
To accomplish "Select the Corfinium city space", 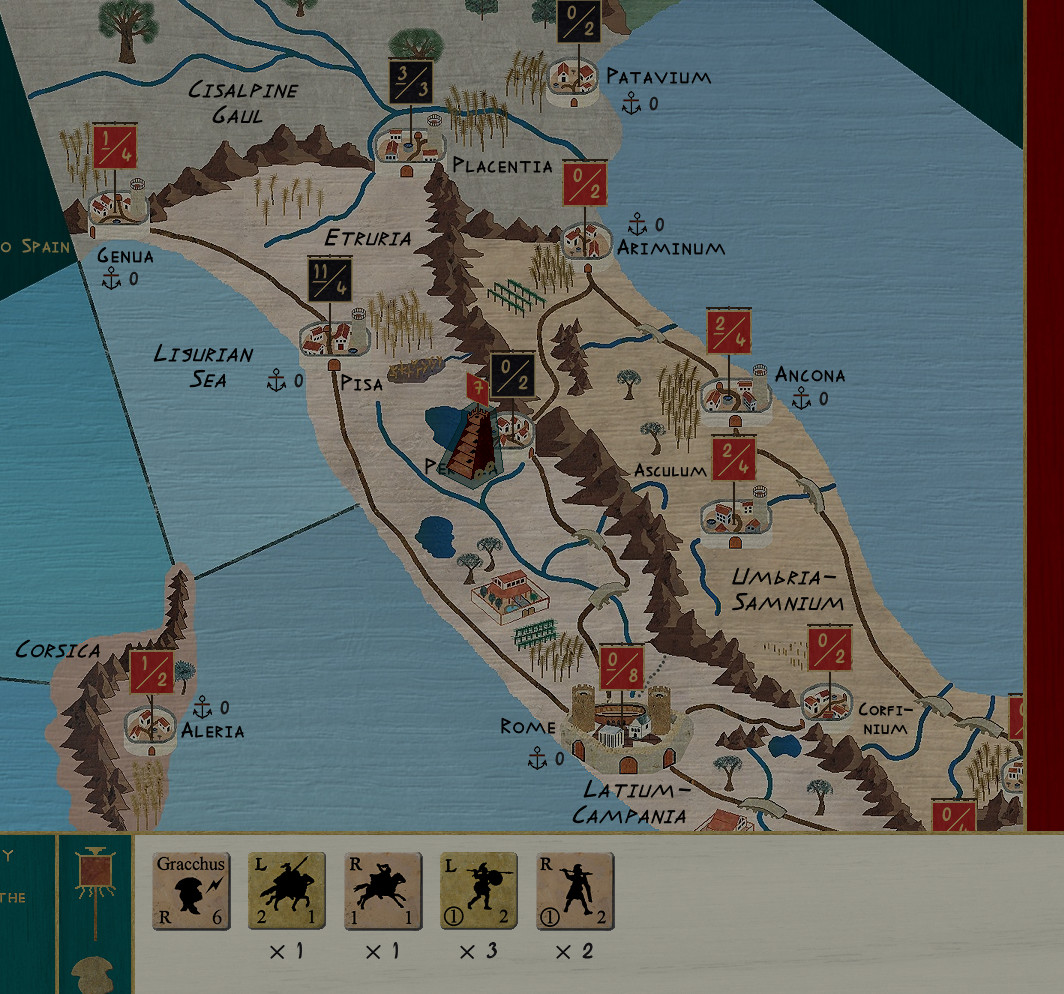I will pos(829,701).
